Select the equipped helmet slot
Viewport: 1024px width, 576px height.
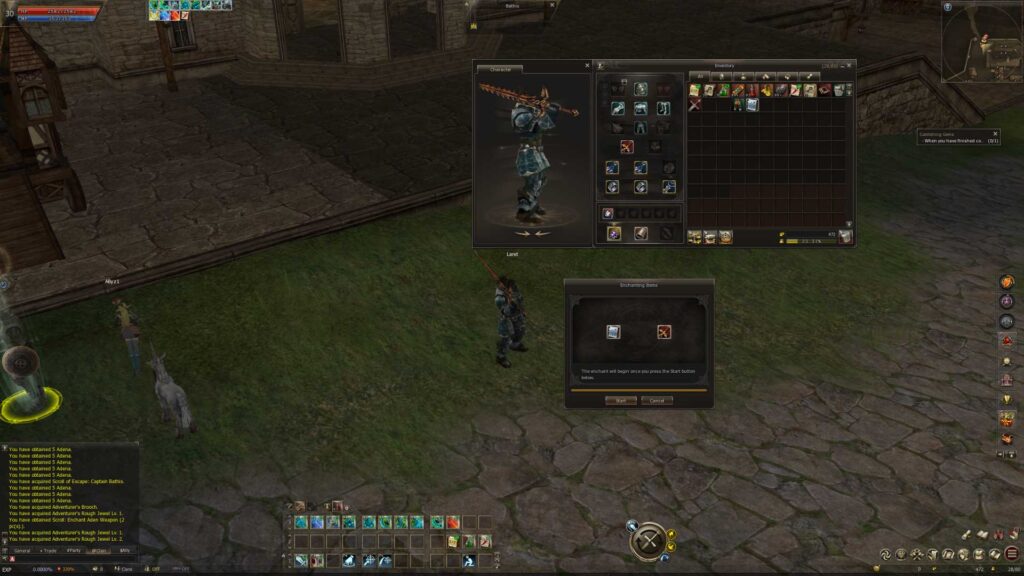(640, 89)
